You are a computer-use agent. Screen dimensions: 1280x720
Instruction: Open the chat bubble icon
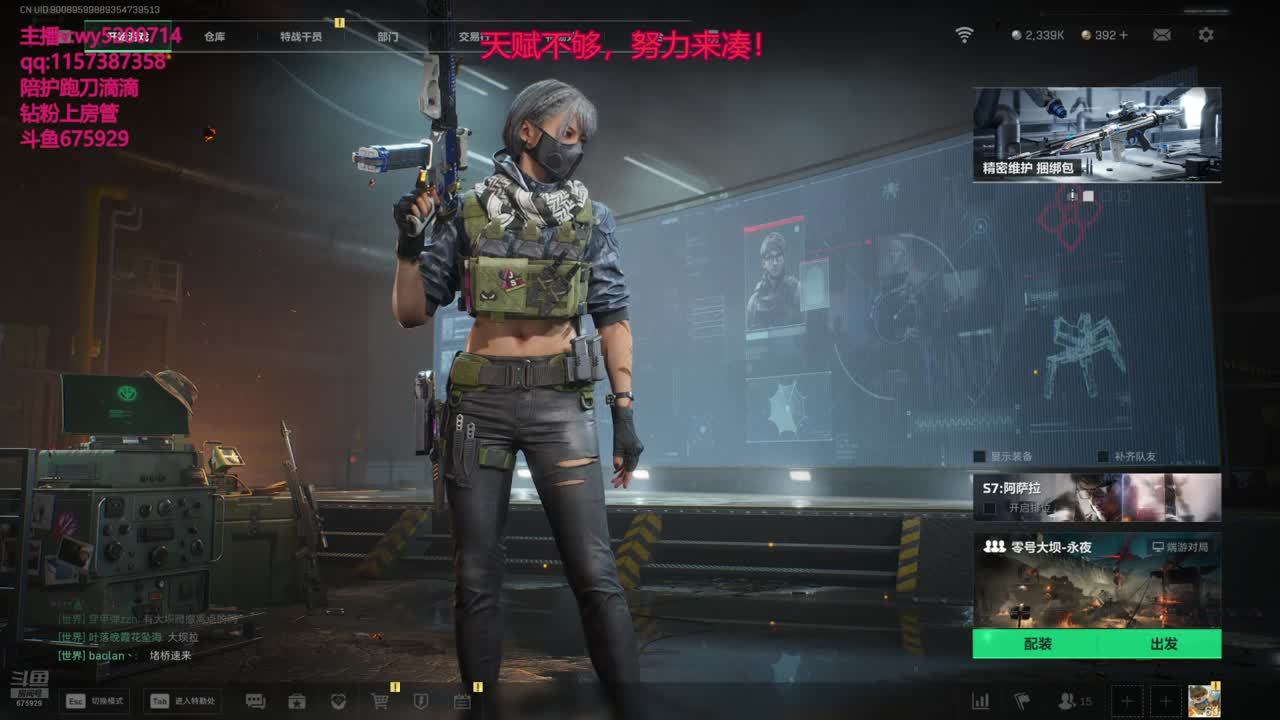click(255, 701)
